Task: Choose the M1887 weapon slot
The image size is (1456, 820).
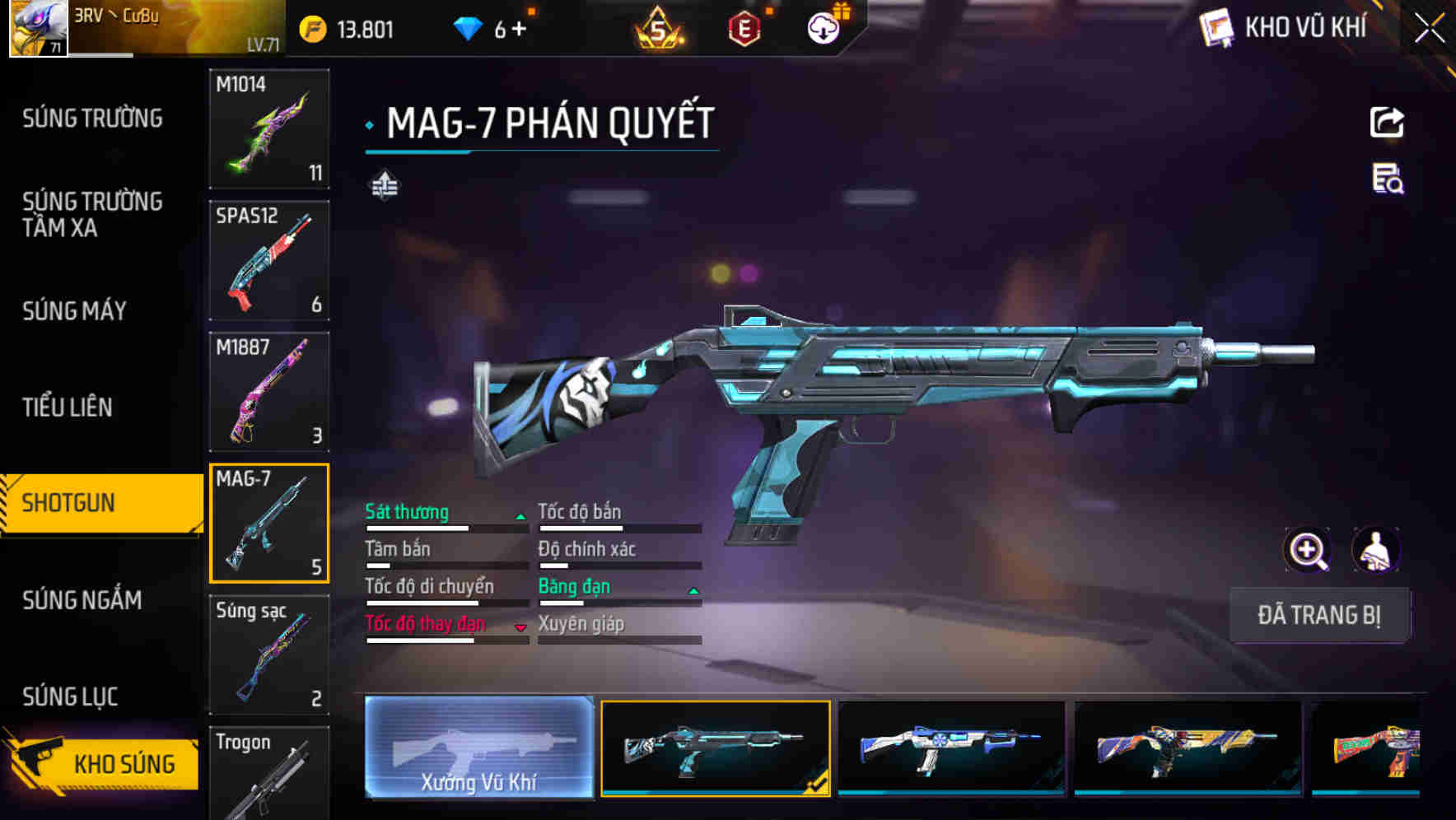Action: [269, 392]
